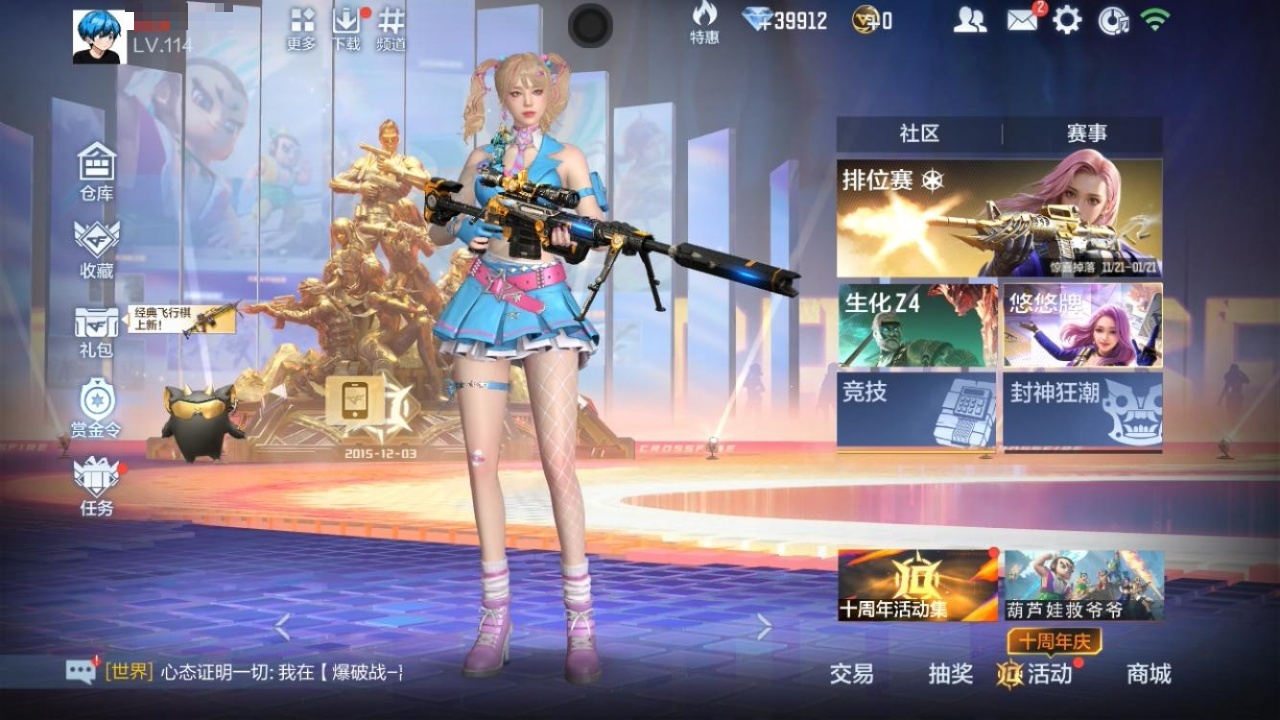Open the 收藏 collection menu
This screenshot has height=720, width=1280.
click(x=97, y=247)
